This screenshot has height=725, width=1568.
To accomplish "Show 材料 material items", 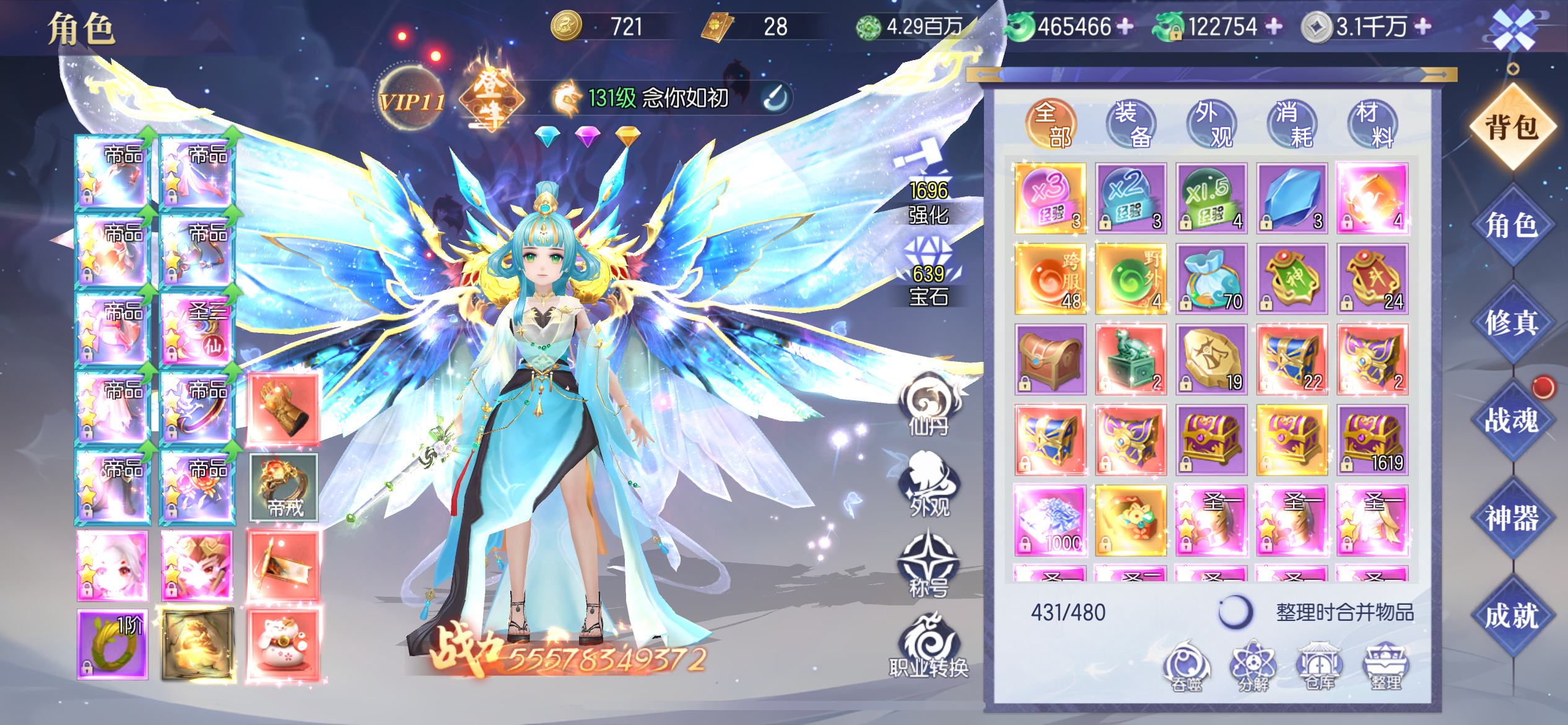I will tap(1372, 125).
